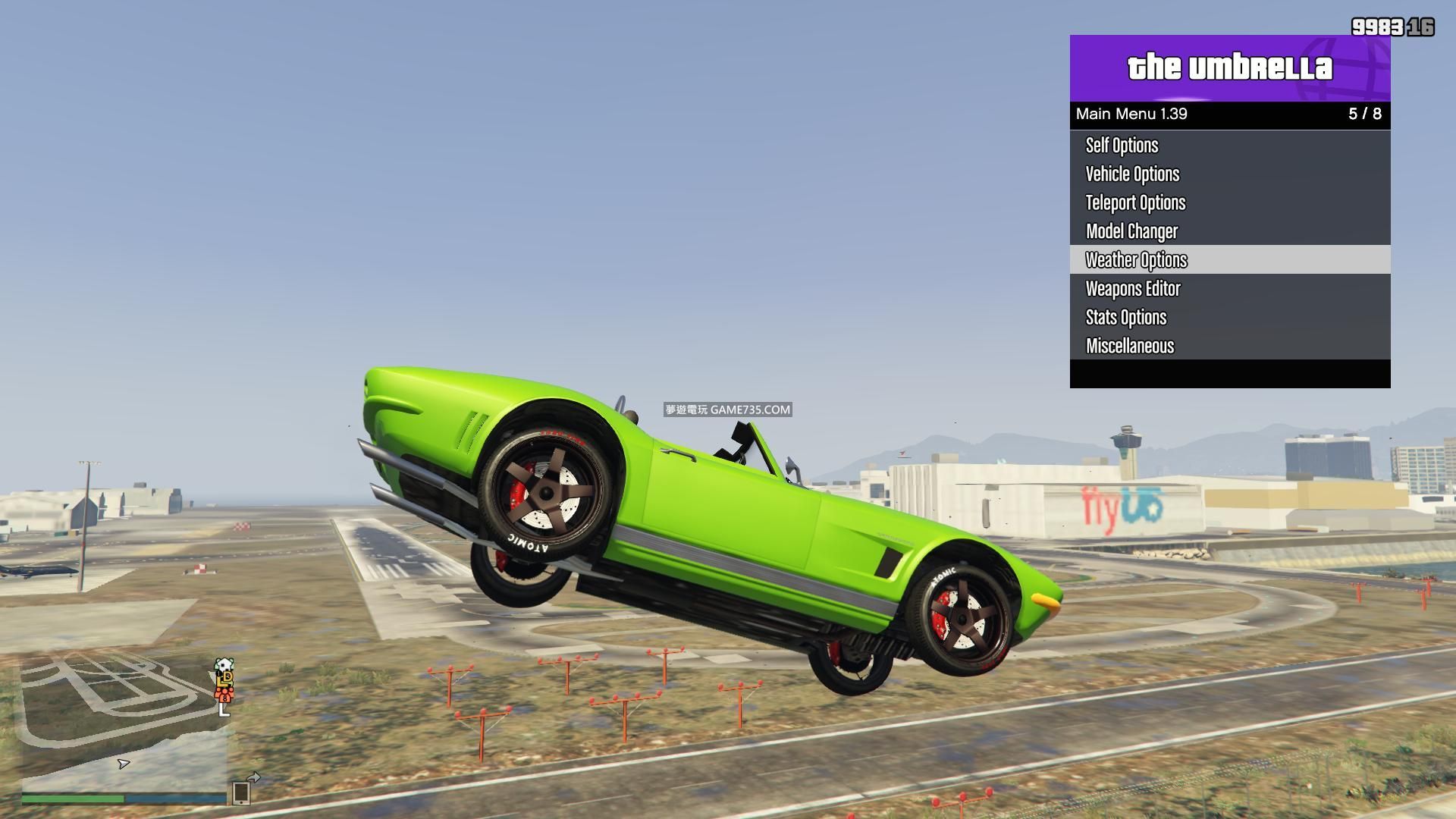Viewport: 1456px width, 819px height.
Task: Open the Model Changer submenu
Action: coord(1131,231)
